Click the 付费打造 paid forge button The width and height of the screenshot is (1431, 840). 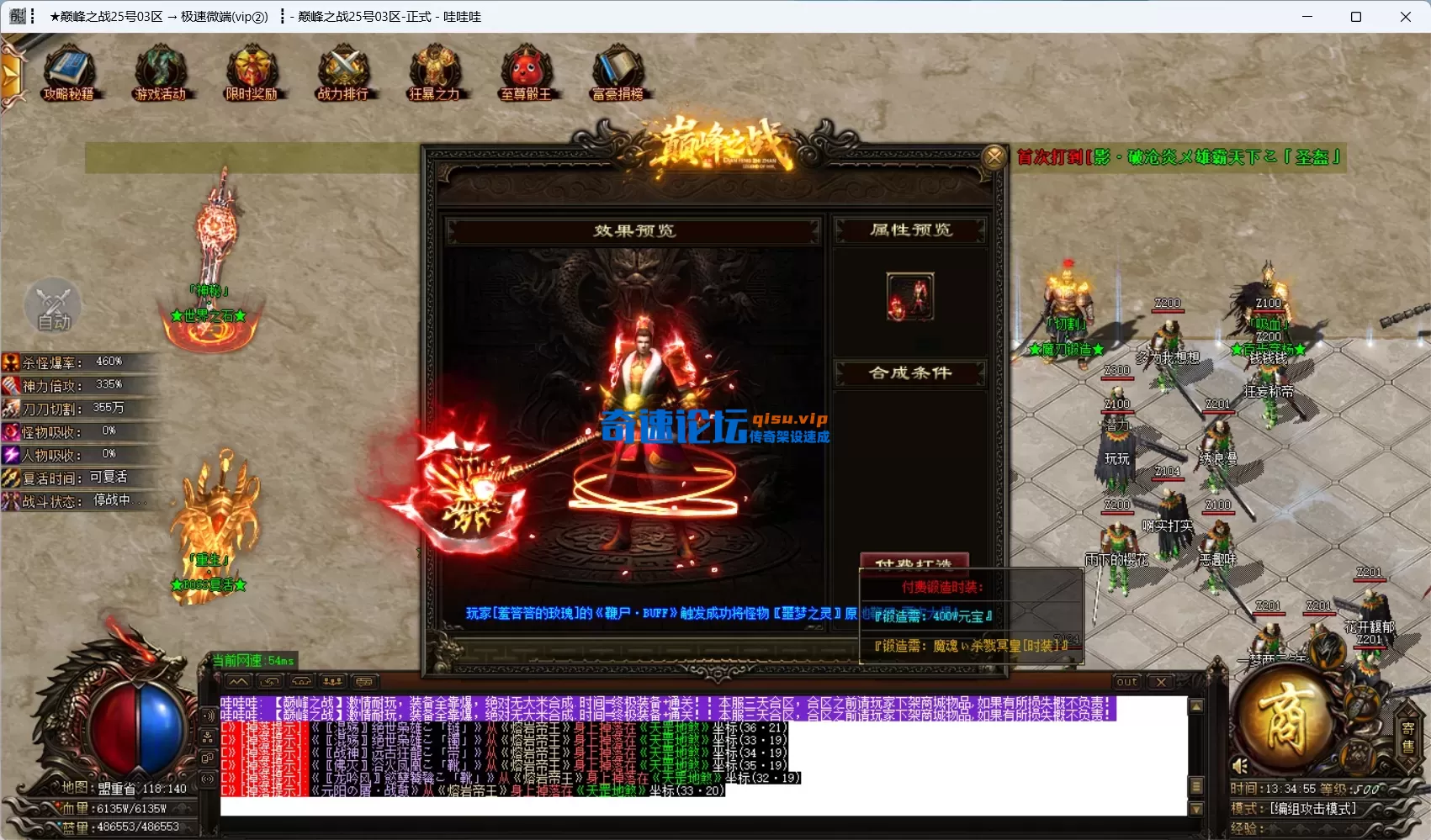tap(914, 563)
